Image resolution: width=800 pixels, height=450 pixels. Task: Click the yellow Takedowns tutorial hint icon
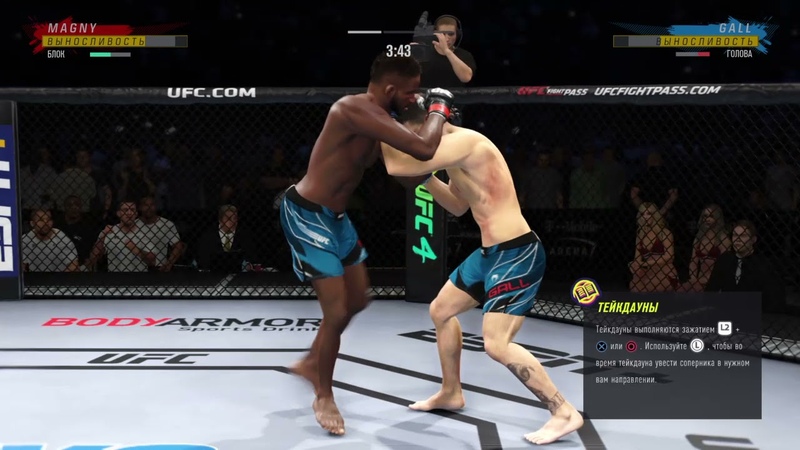[585, 292]
